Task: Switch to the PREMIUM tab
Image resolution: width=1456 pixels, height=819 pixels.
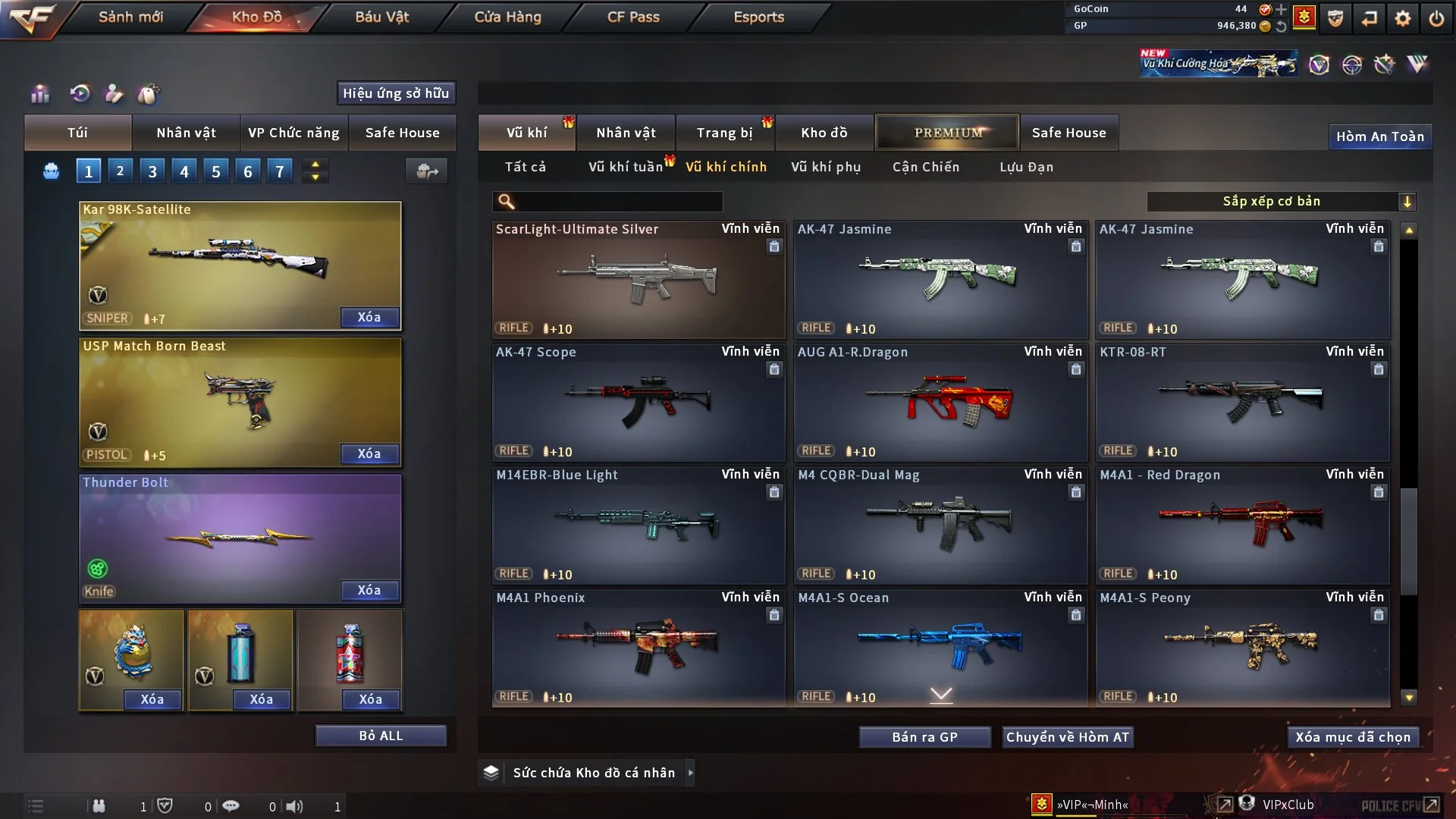Action: (948, 133)
